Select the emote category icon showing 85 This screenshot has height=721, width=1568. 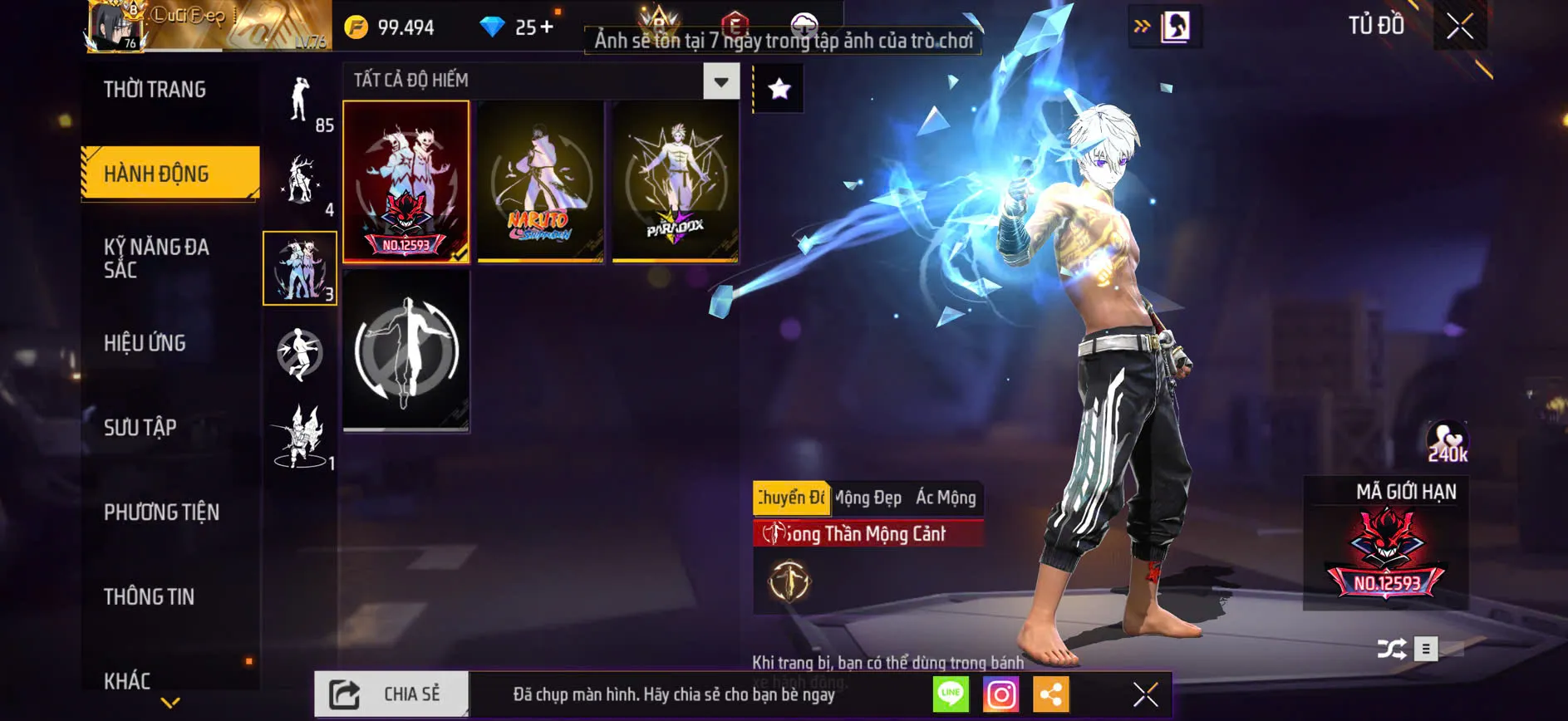point(301,104)
